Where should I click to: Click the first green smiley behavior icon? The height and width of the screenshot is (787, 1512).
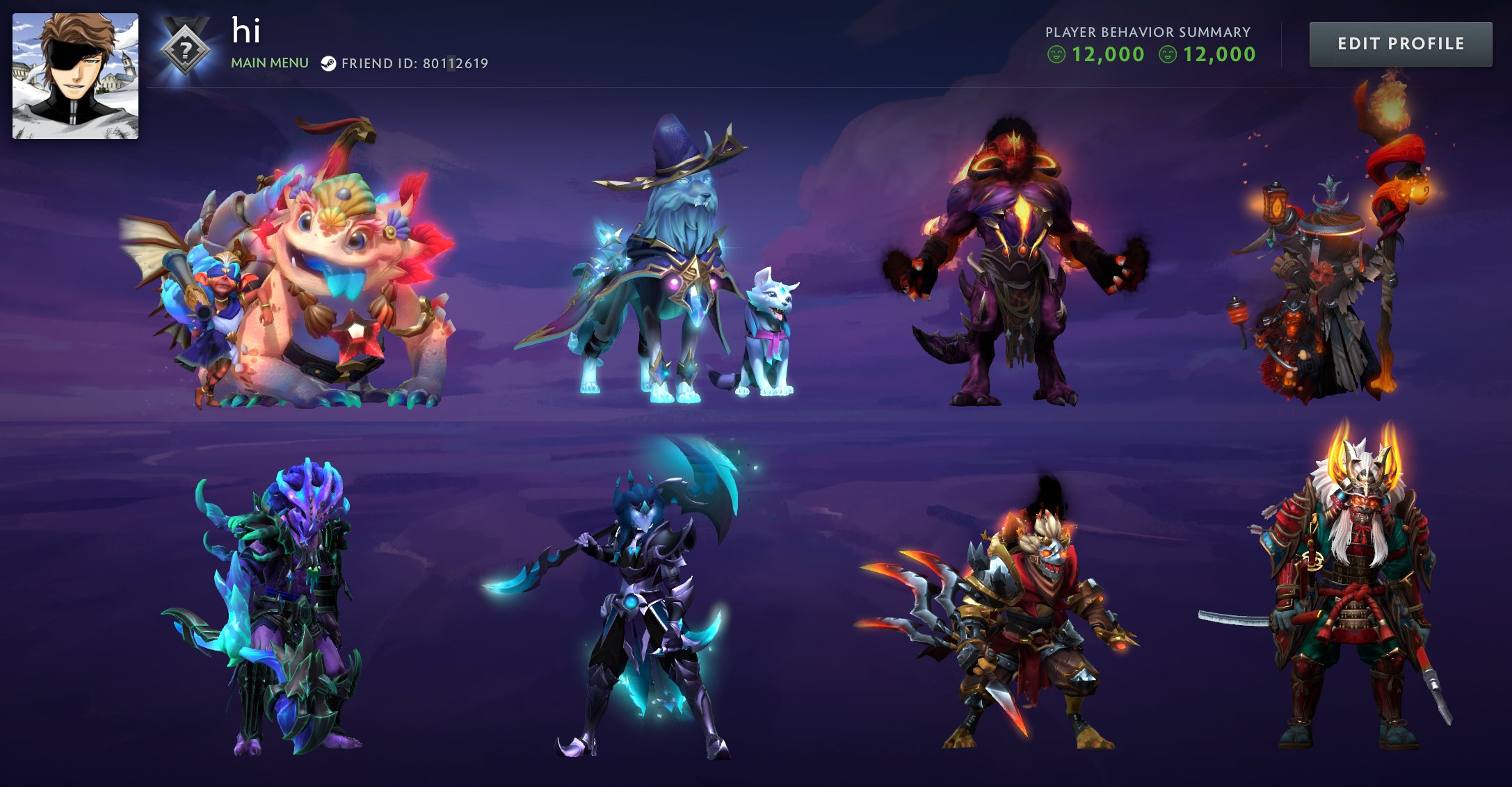pos(1056,54)
